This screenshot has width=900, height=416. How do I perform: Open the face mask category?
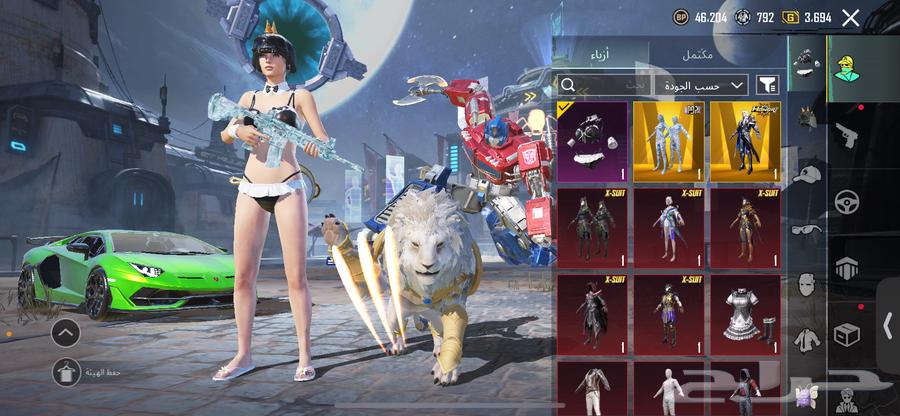click(x=806, y=285)
